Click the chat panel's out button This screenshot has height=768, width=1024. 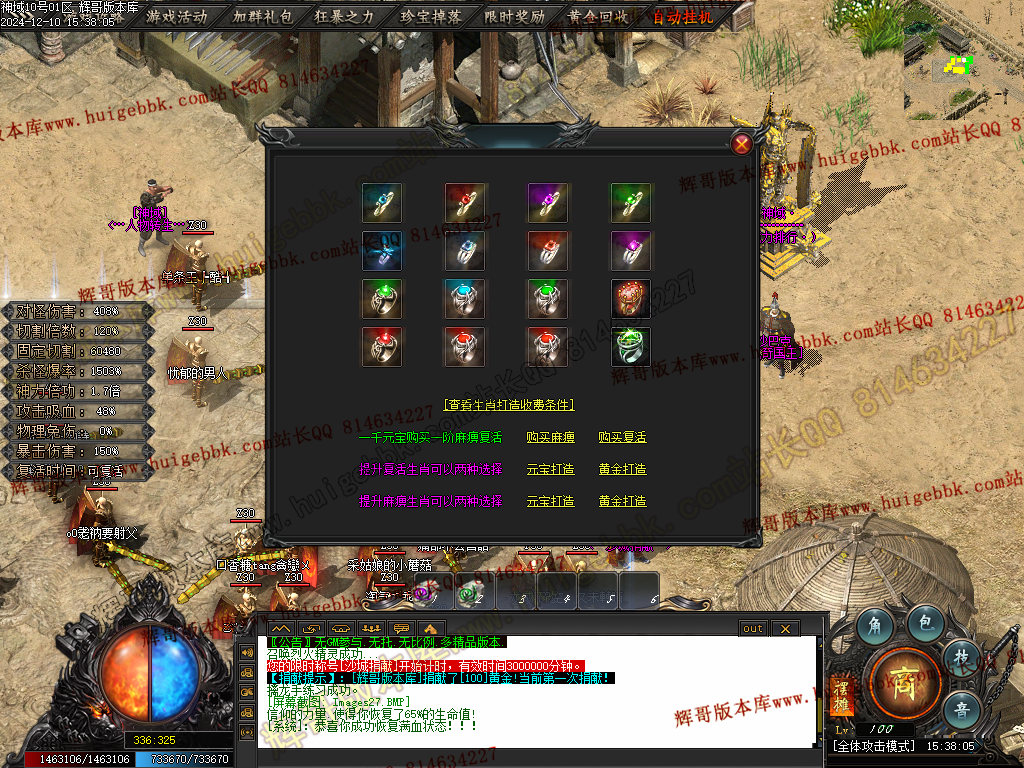click(x=753, y=628)
